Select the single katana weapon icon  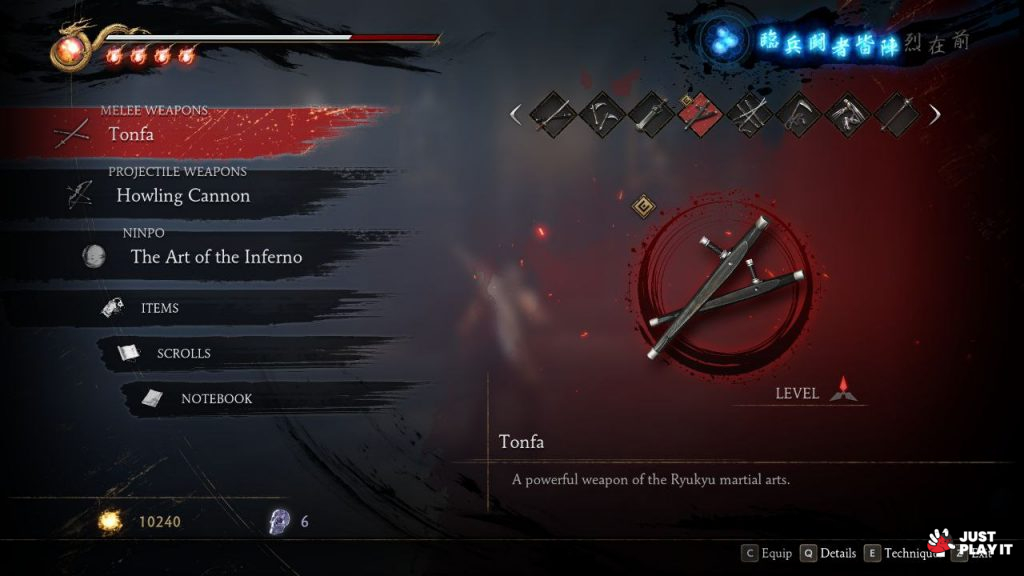[552, 114]
